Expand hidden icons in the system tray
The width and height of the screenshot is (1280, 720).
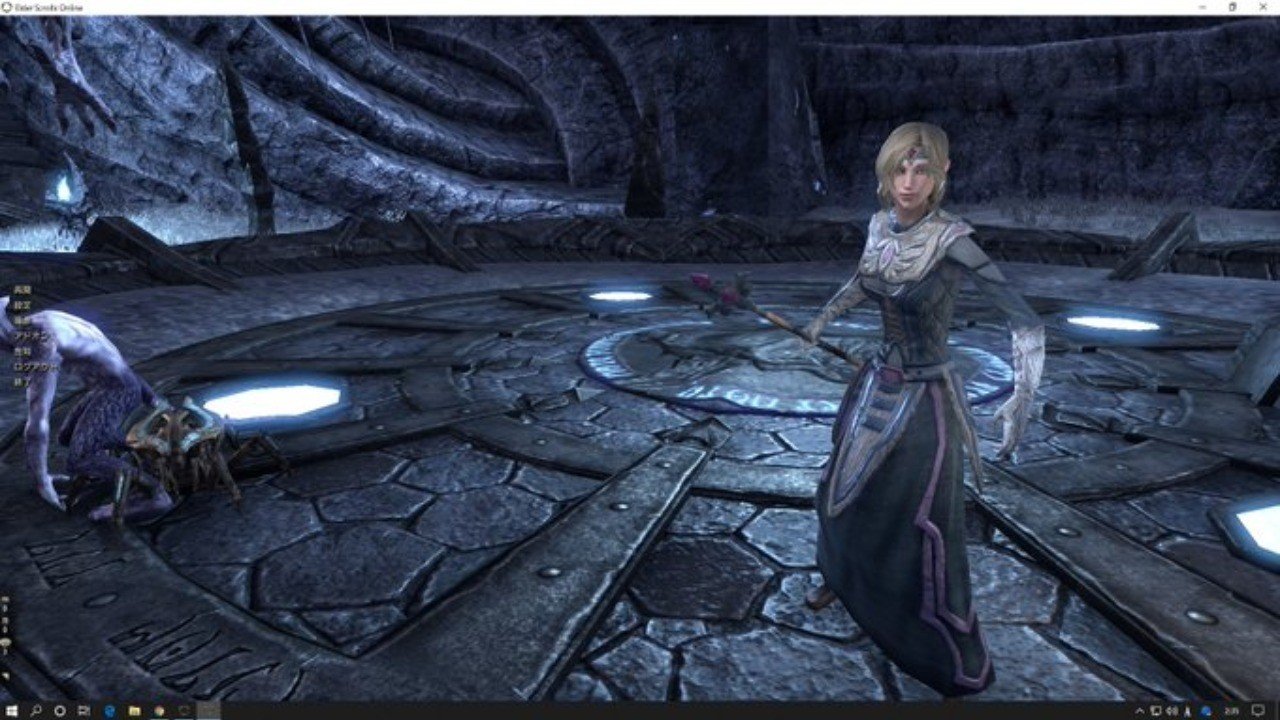coord(1141,711)
